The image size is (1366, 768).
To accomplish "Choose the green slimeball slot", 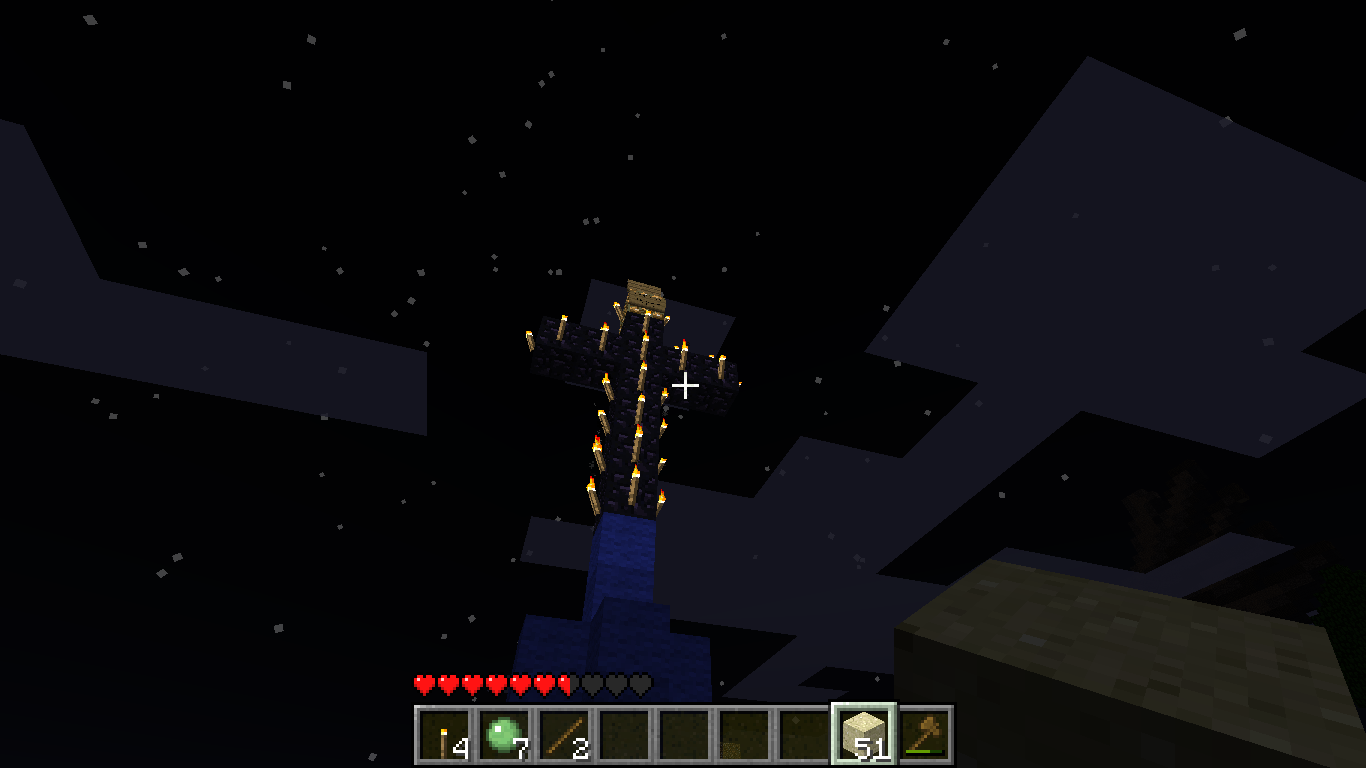I will click(504, 736).
